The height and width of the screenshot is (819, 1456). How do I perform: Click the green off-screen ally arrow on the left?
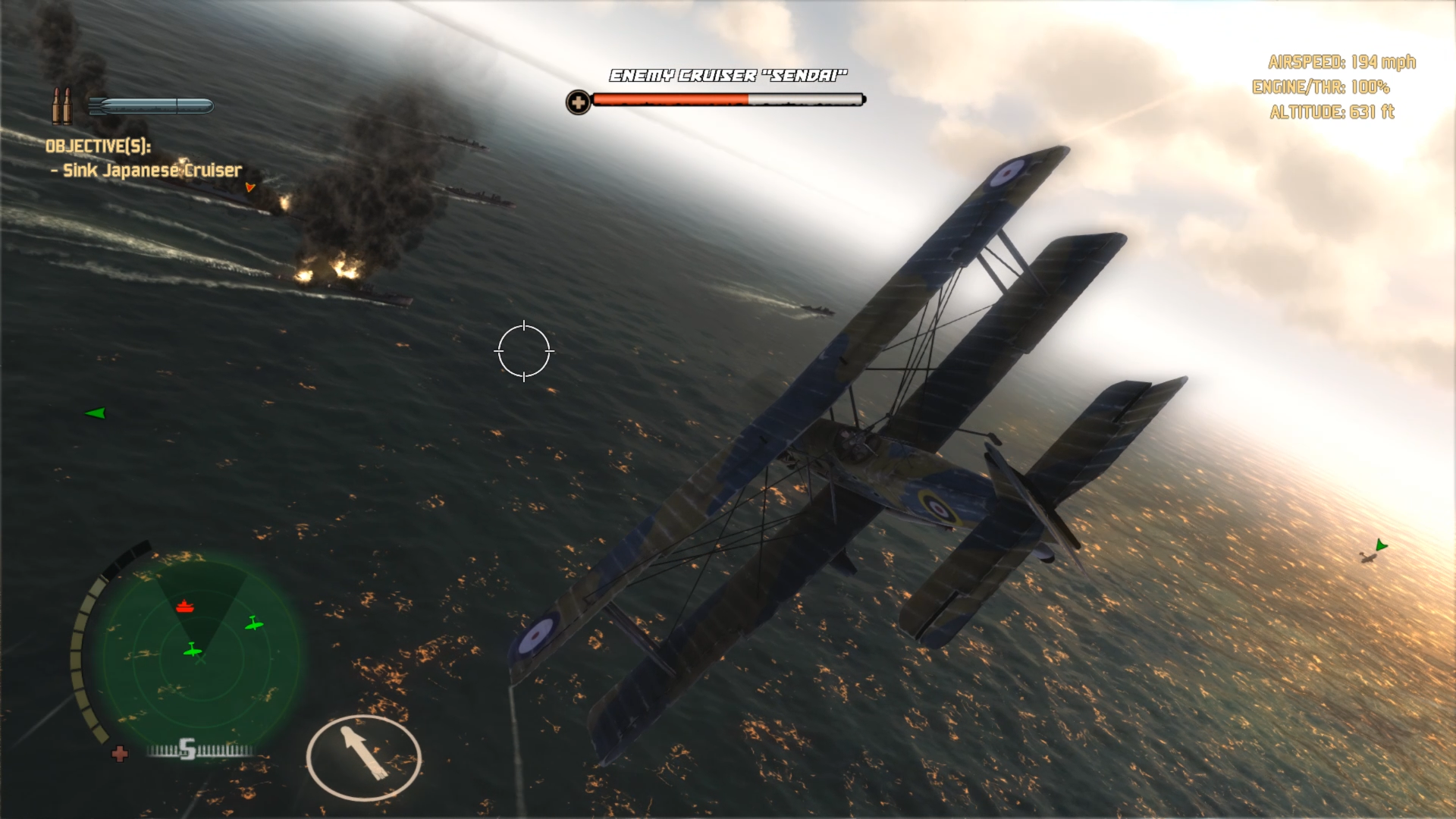(96, 413)
